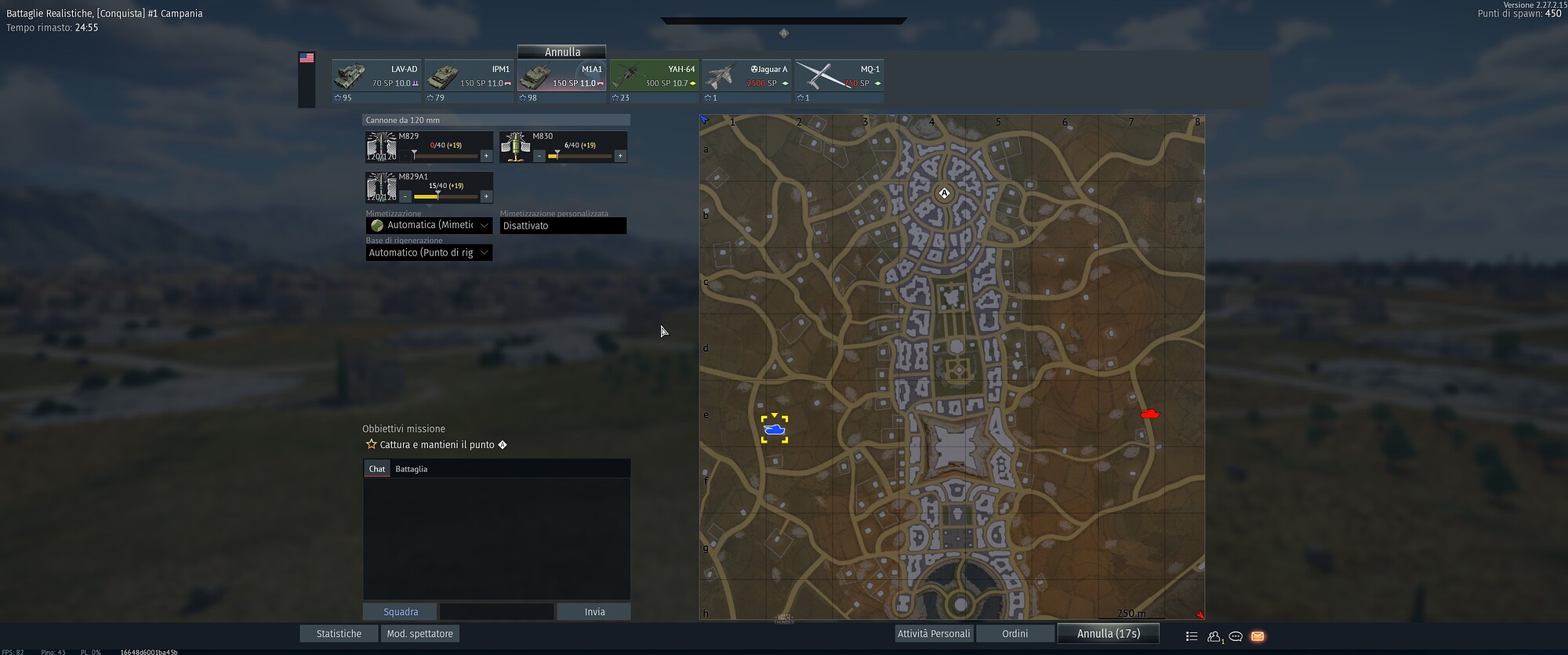
Task: Select the Chat tab
Action: [x=376, y=468]
